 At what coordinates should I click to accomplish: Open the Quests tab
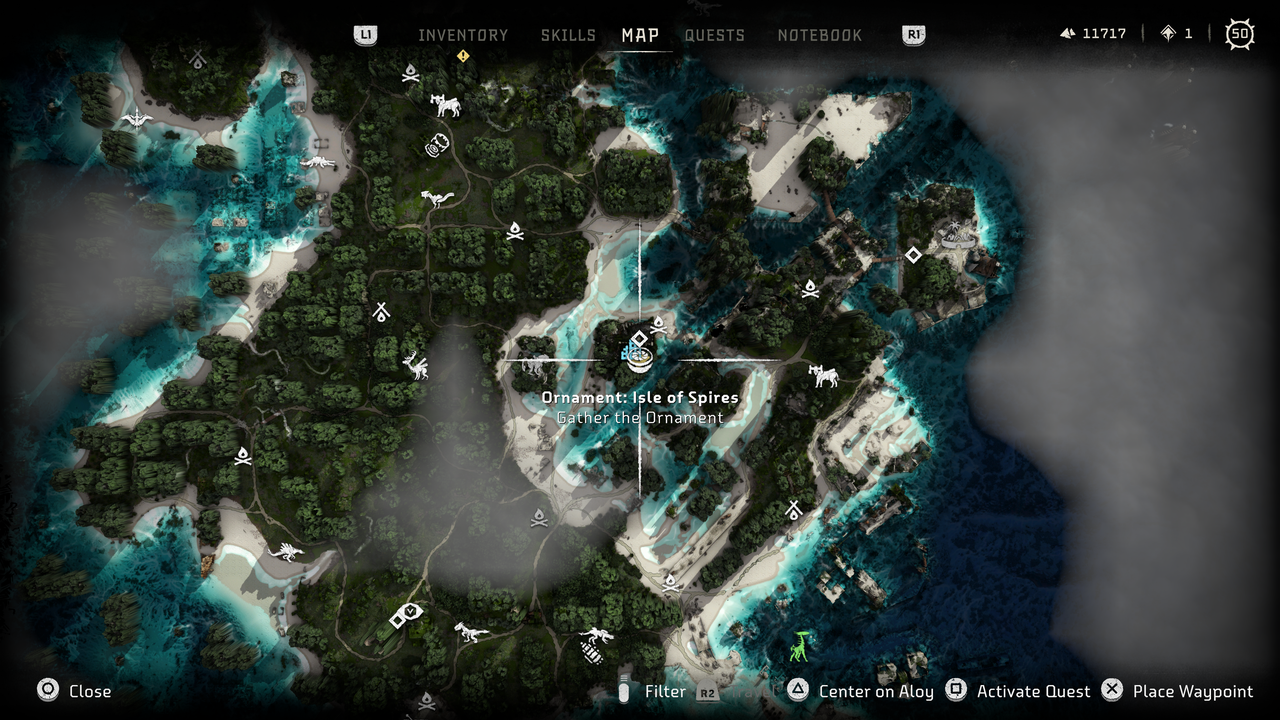pyautogui.click(x=715, y=34)
